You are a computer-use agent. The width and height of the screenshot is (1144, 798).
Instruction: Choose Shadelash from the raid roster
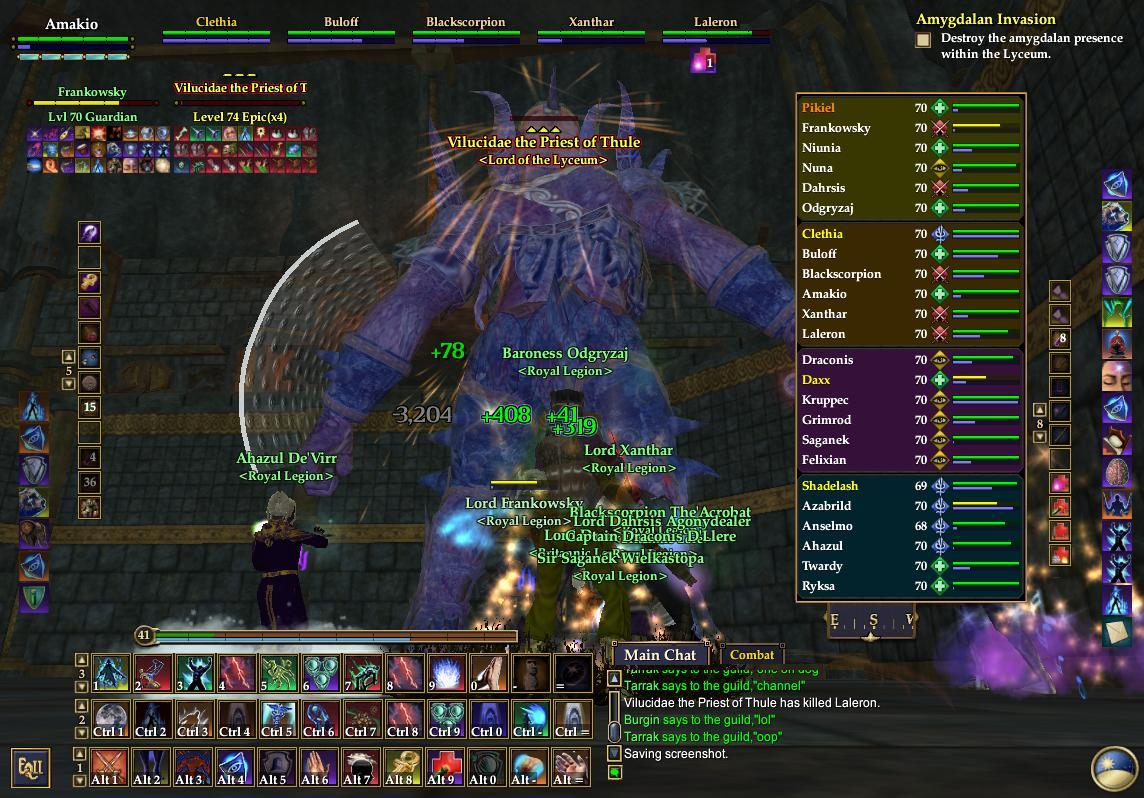[830, 486]
